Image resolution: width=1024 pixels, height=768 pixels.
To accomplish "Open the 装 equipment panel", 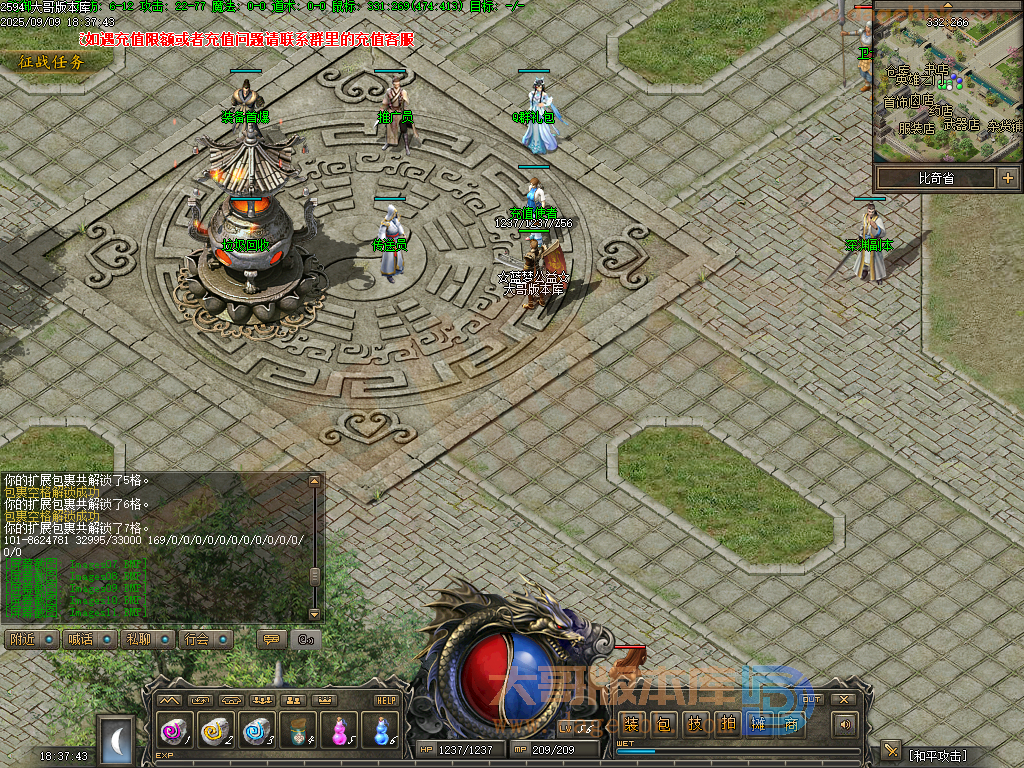I will [631, 724].
